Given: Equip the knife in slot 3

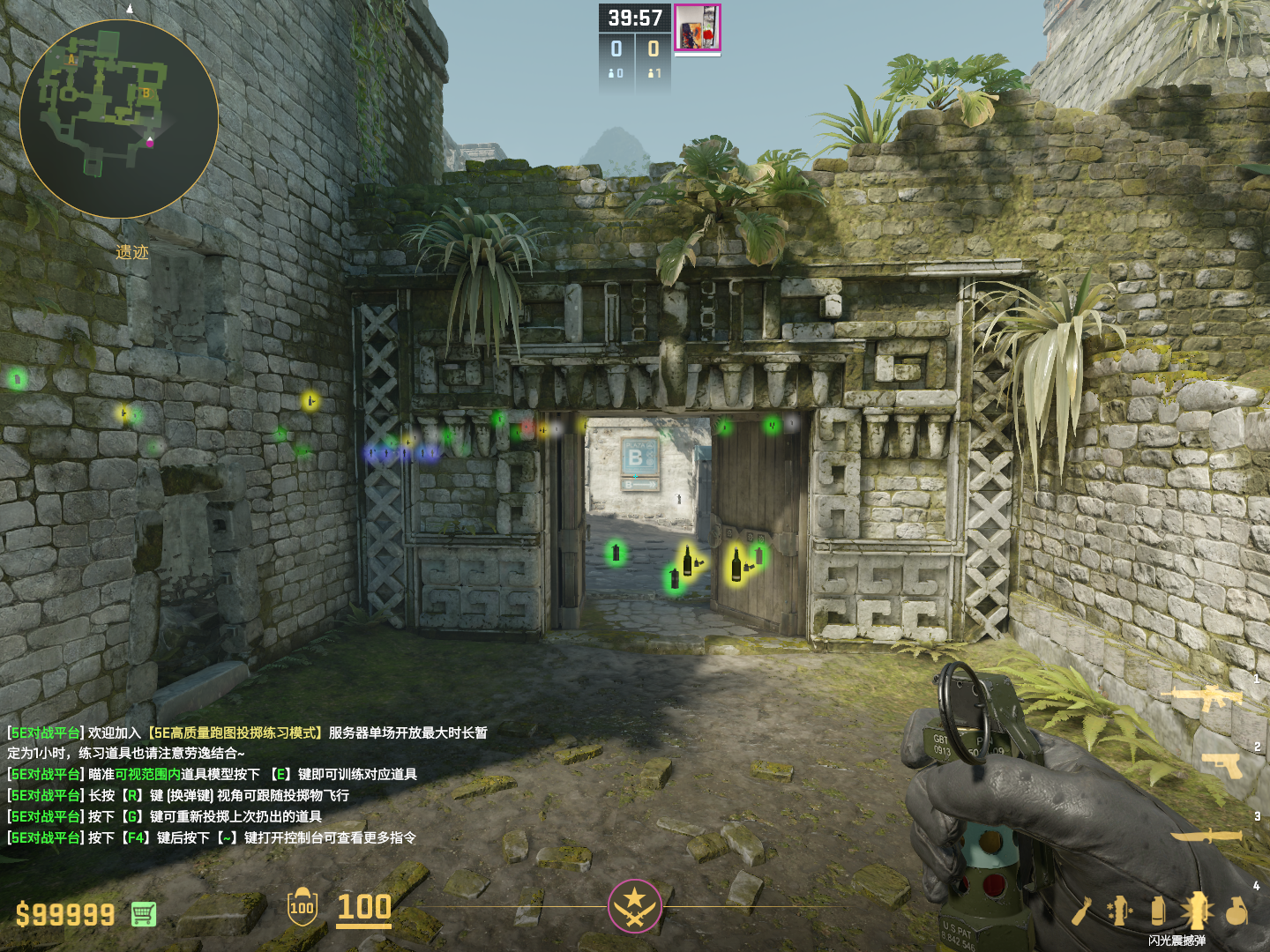Looking at the screenshot, I should (x=1206, y=835).
